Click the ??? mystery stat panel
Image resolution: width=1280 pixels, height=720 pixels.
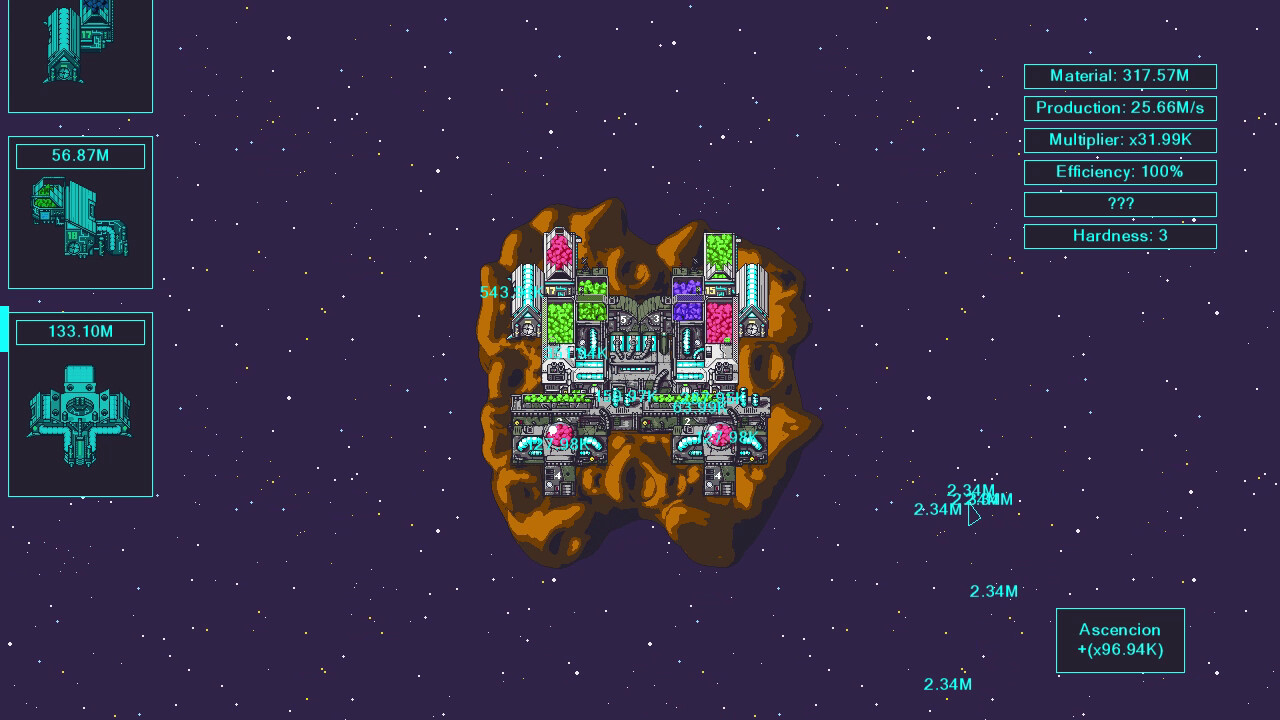(x=1120, y=204)
